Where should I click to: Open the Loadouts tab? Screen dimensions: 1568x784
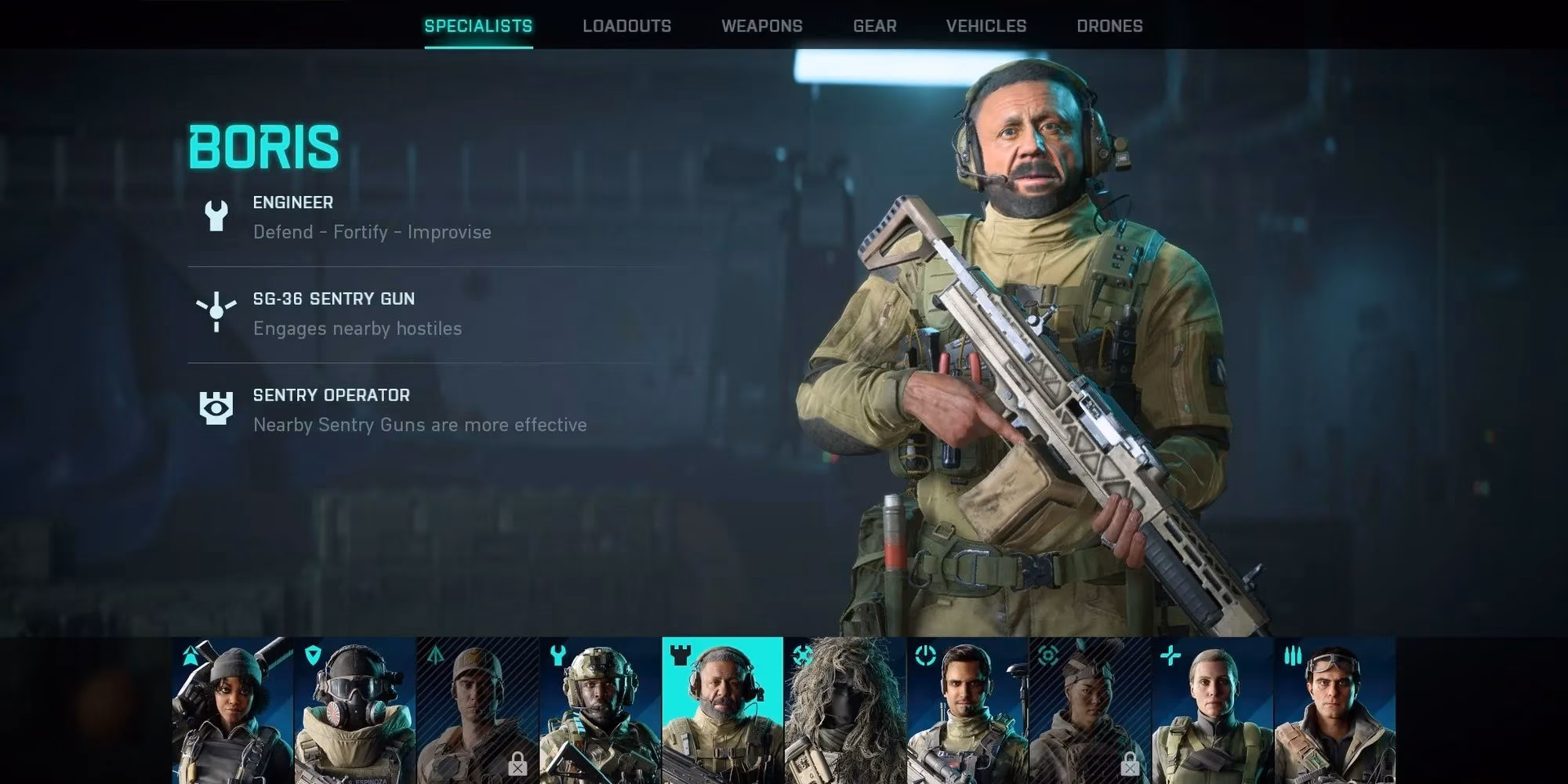pyautogui.click(x=626, y=25)
